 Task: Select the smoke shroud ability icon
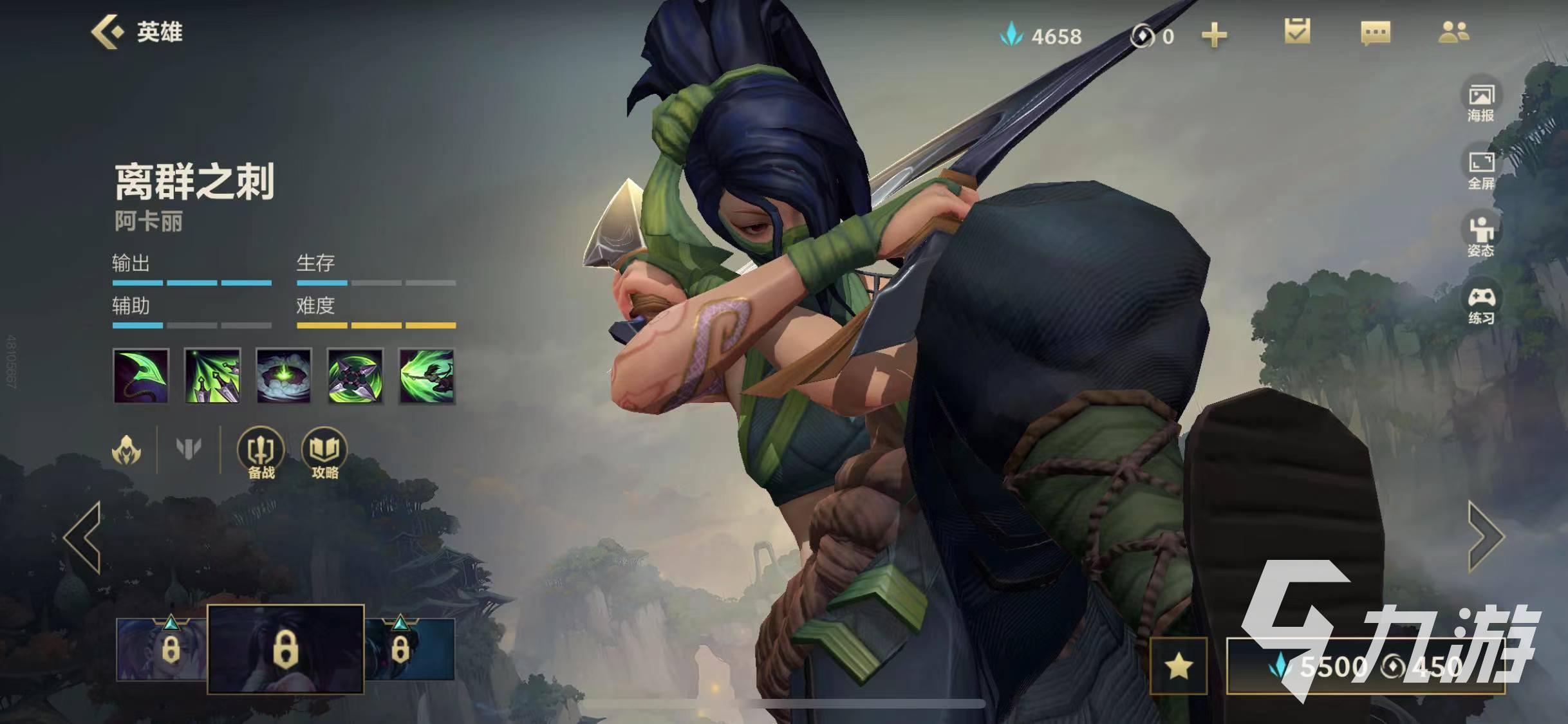(x=284, y=376)
